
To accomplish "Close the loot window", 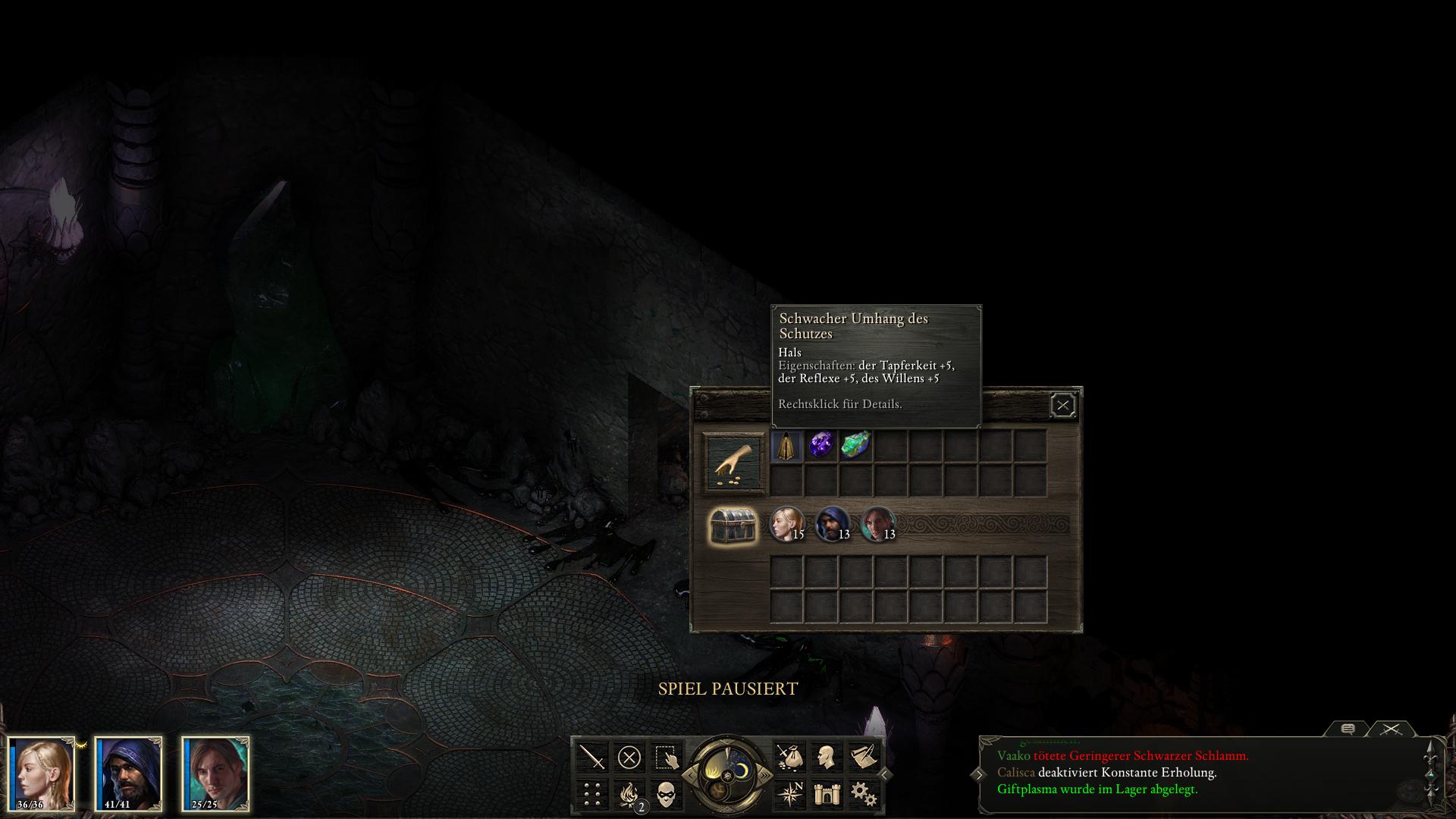I will pyautogui.click(x=1062, y=406).
